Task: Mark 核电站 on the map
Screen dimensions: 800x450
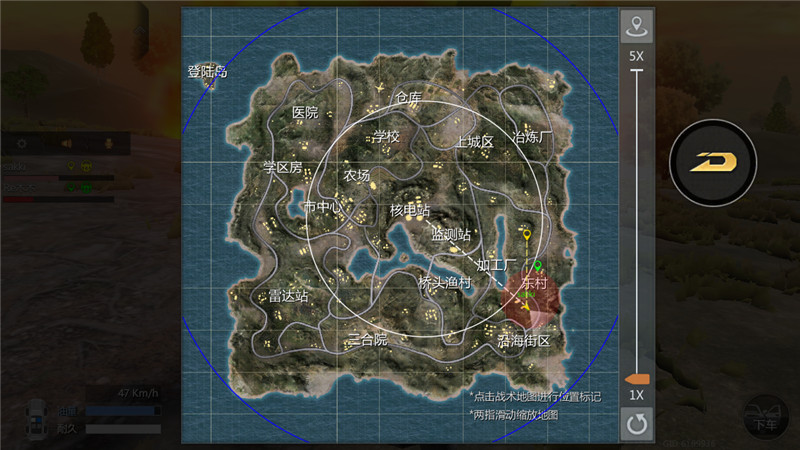Action: coord(409,211)
